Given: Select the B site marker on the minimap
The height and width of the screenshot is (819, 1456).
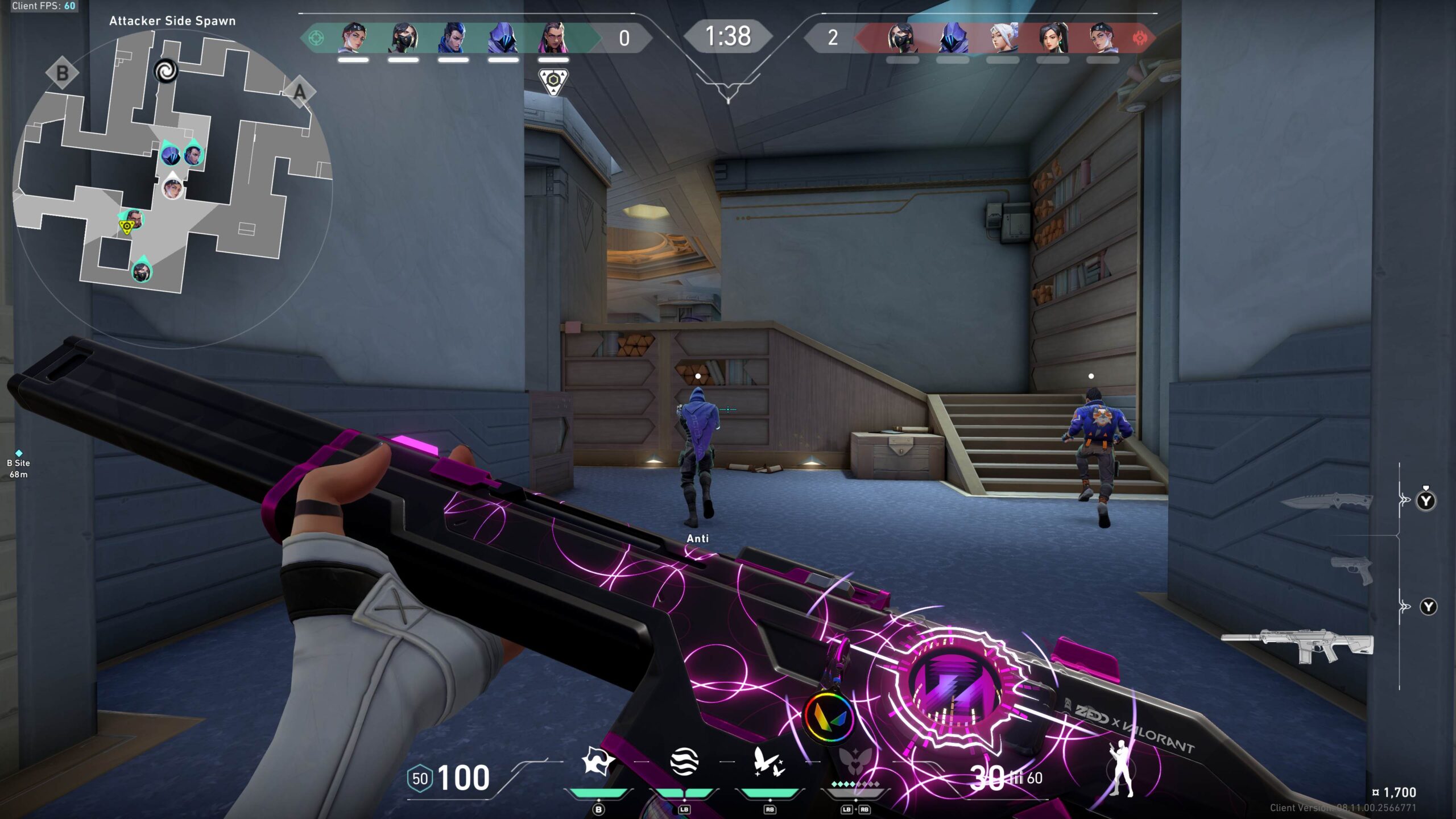Looking at the screenshot, I should (62, 73).
